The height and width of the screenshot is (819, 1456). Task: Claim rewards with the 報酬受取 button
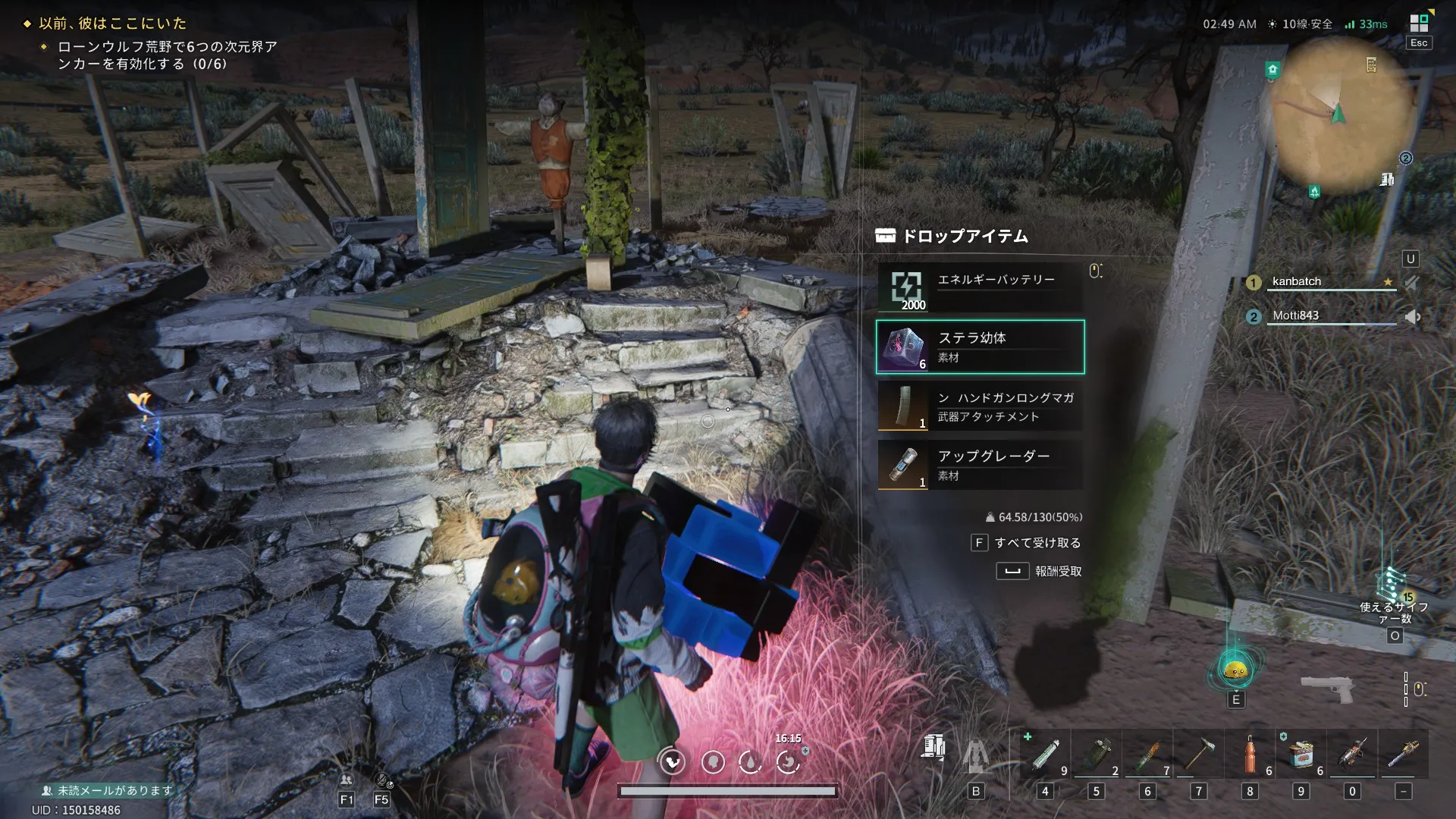coord(1040,571)
